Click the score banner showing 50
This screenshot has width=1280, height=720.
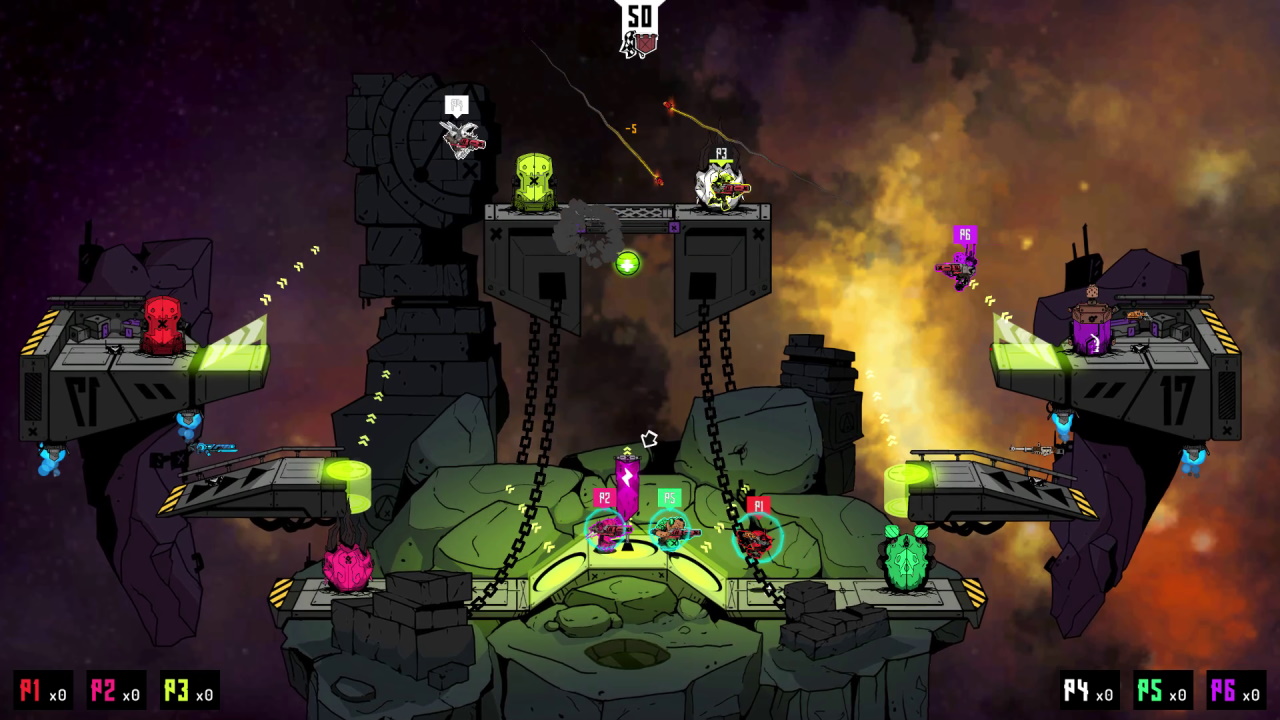[x=641, y=17]
